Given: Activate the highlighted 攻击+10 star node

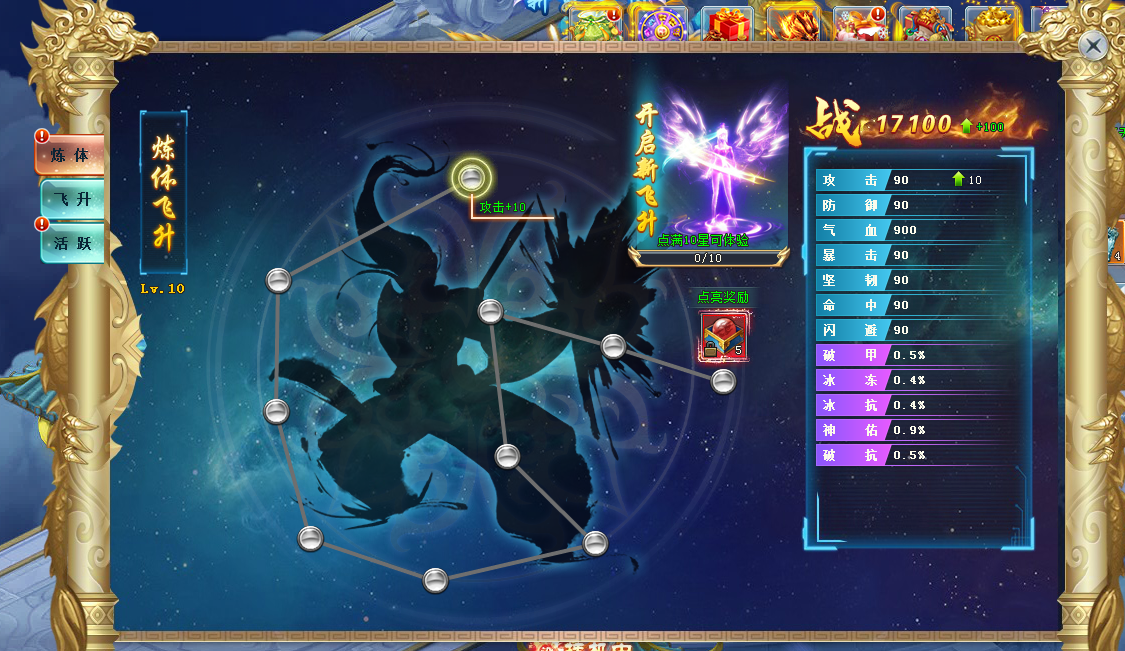Looking at the screenshot, I should [x=472, y=178].
